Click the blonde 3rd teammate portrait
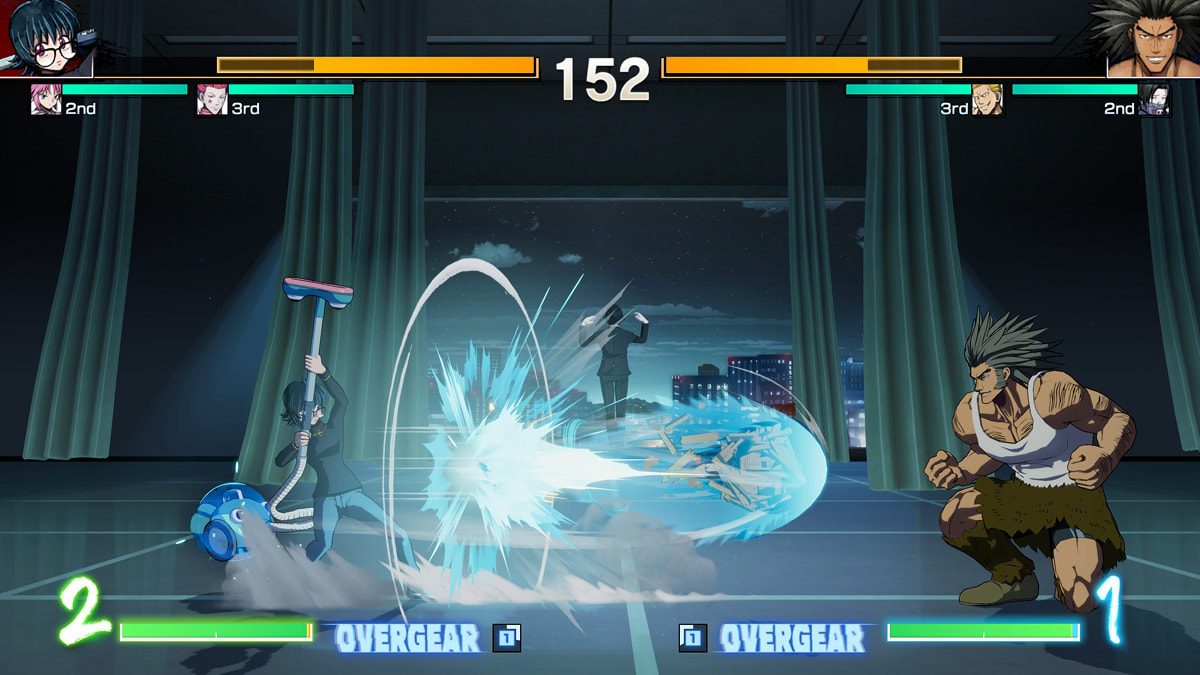This screenshot has height=675, width=1200. click(987, 100)
